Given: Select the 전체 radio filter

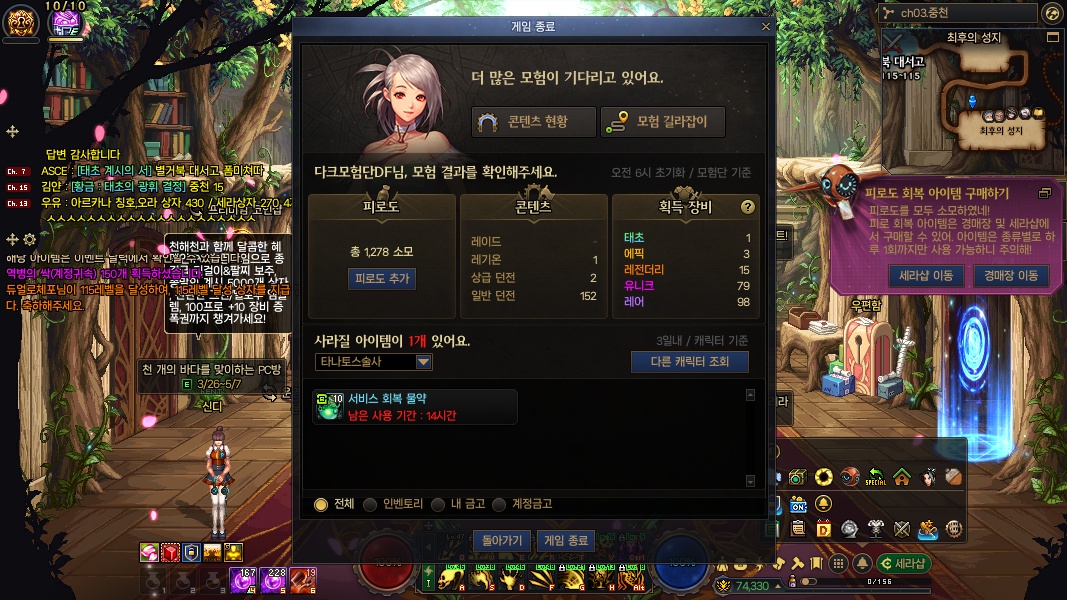Looking at the screenshot, I should point(321,505).
